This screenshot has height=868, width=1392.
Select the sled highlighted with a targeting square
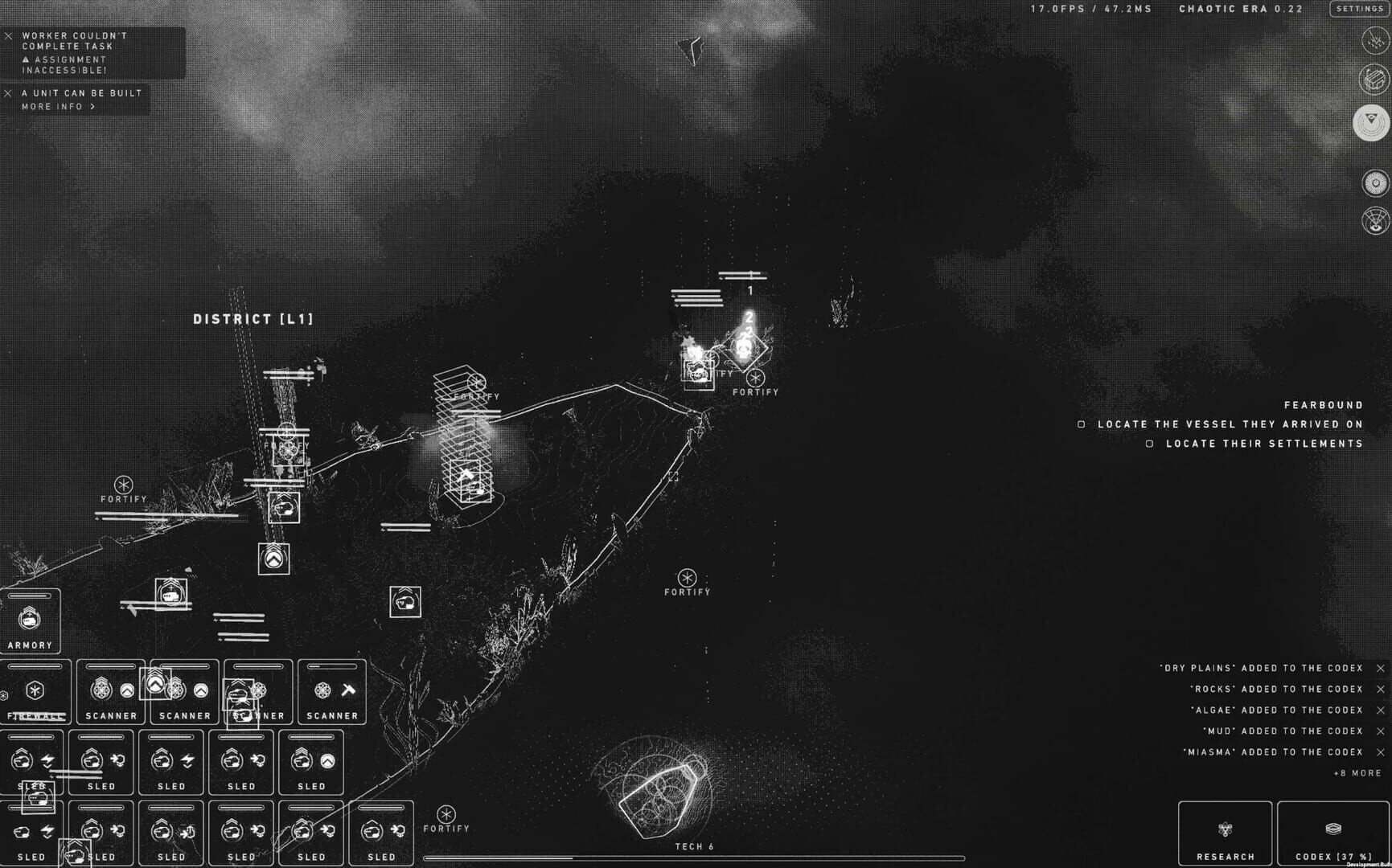39,798
